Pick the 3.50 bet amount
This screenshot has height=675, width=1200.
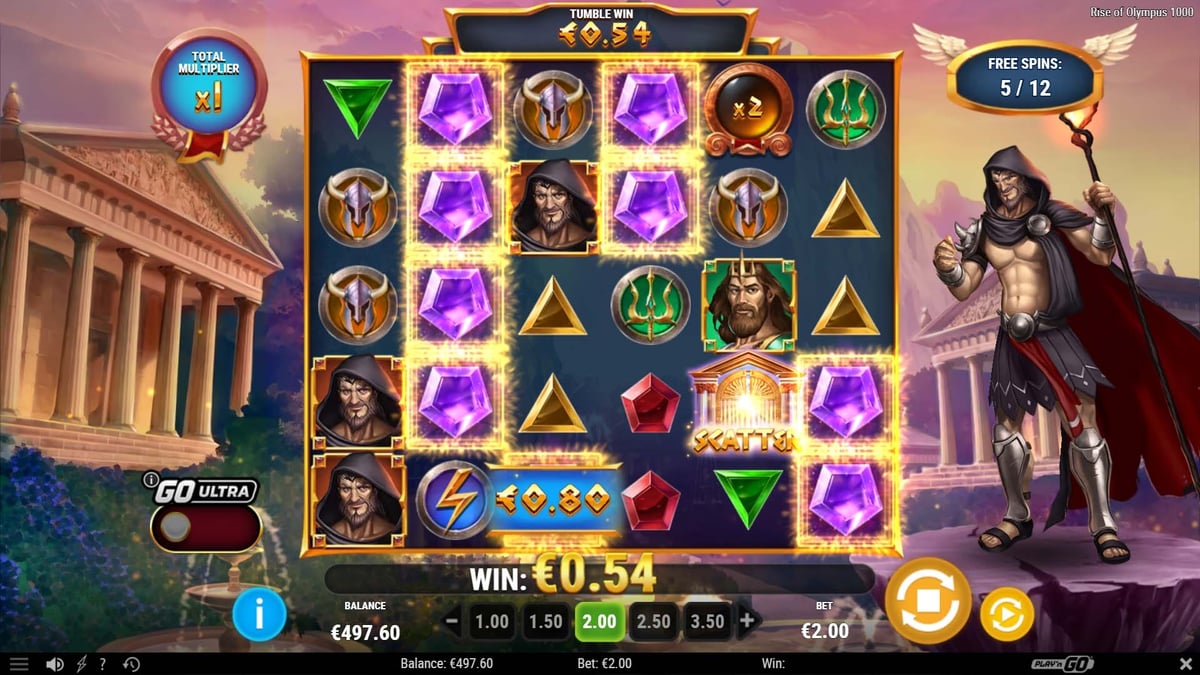tap(707, 621)
